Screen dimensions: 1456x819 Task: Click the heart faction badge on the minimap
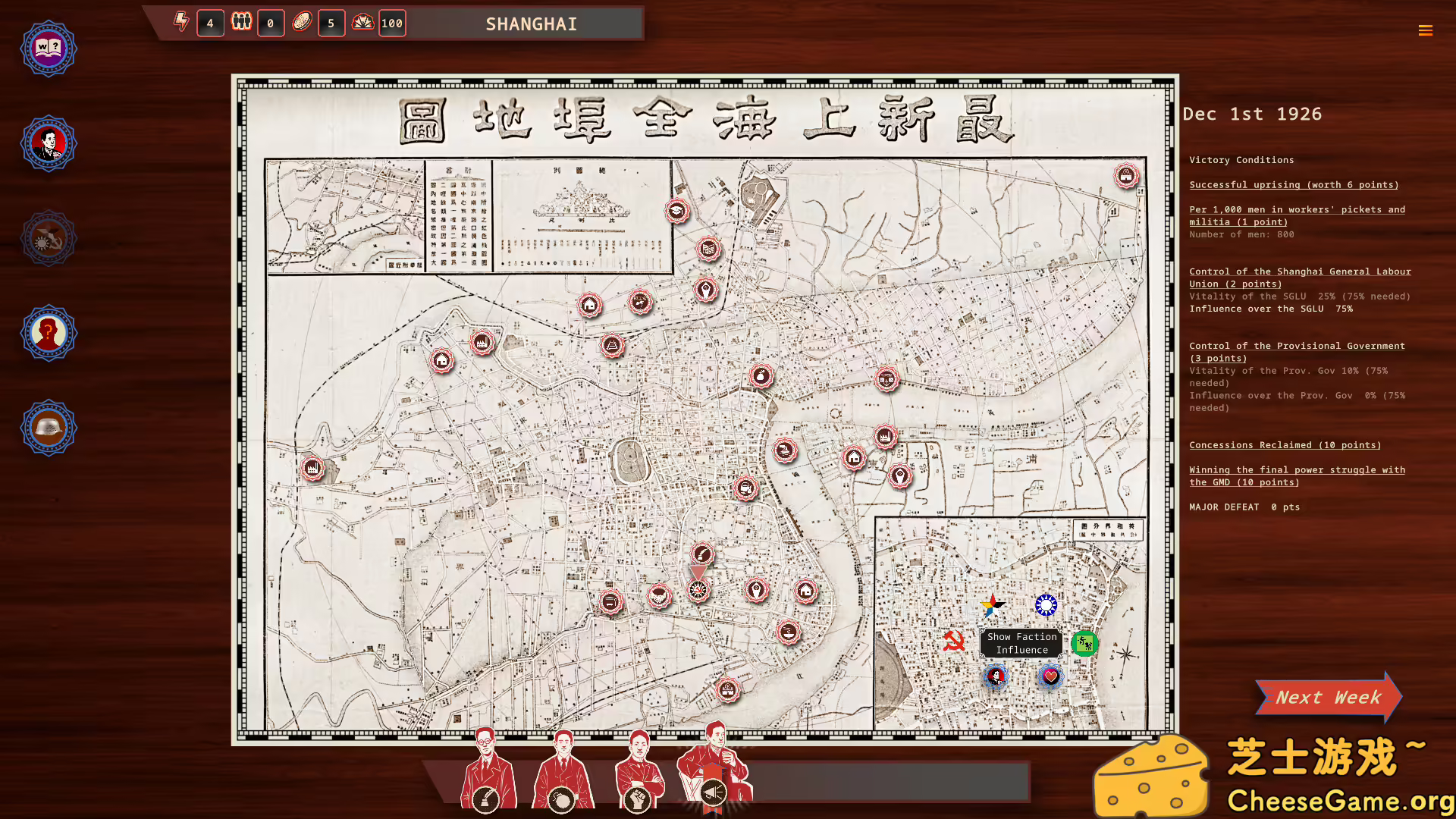(x=1050, y=675)
